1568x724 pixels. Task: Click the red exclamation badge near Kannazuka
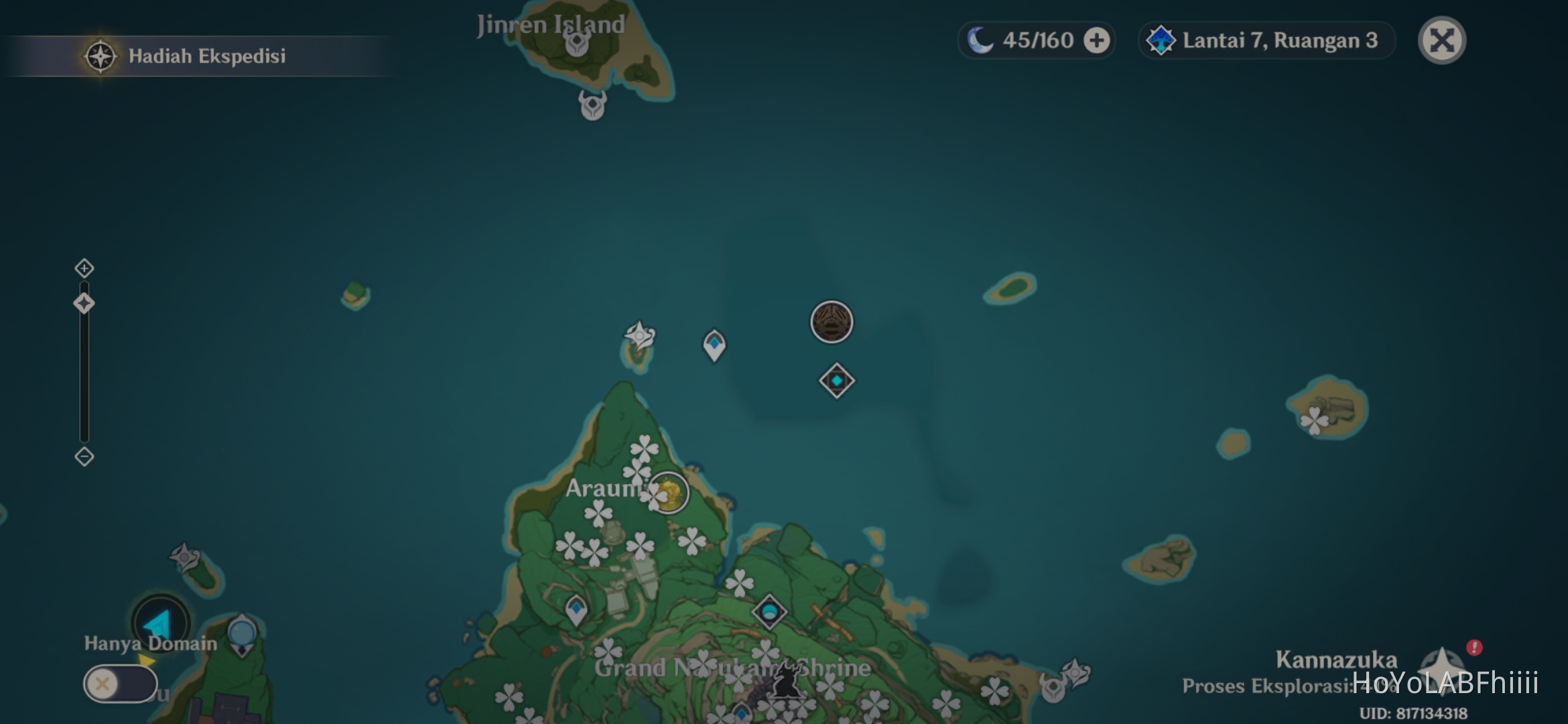[x=1474, y=647]
